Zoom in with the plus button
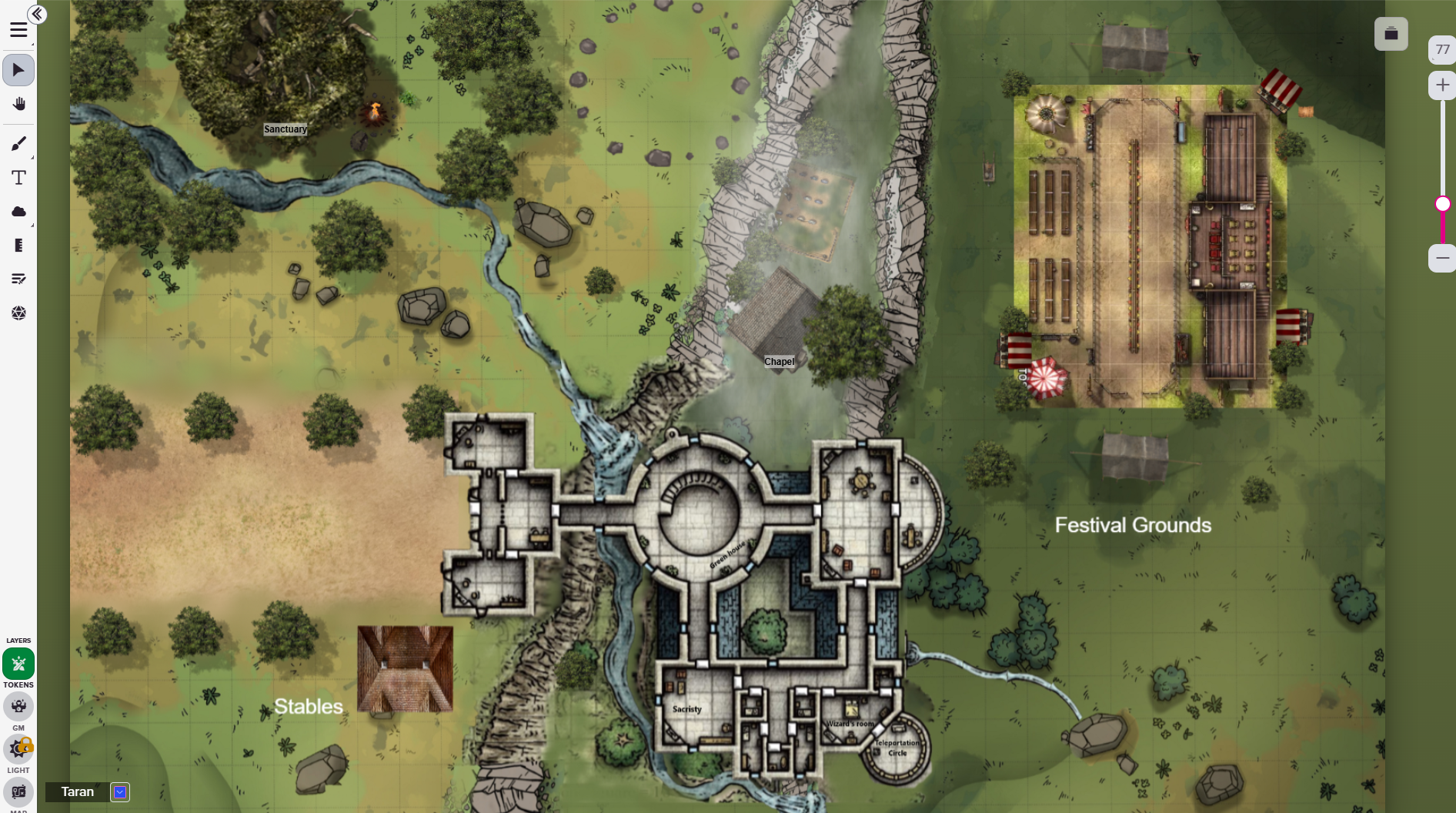The image size is (1456, 813). [1442, 85]
